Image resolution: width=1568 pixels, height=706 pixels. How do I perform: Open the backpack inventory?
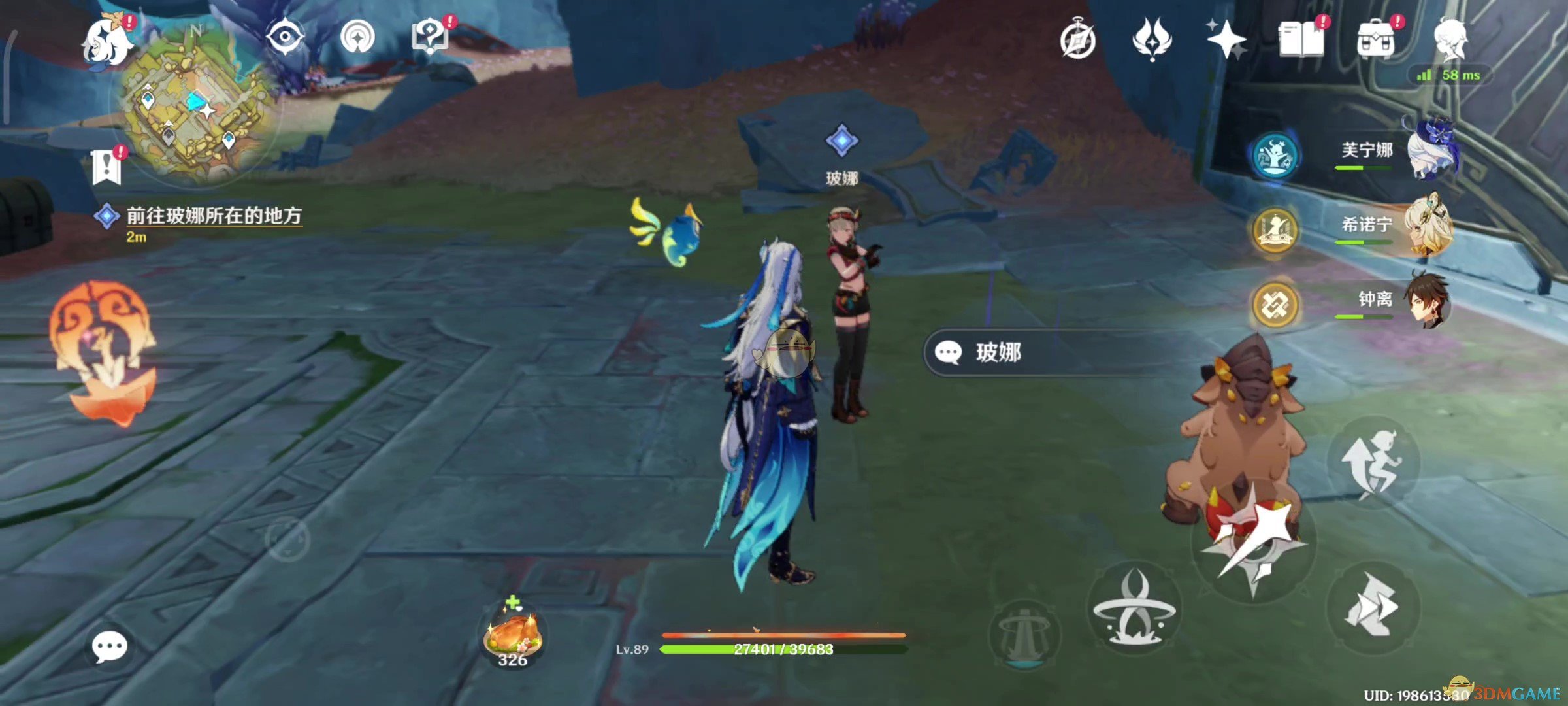click(x=1375, y=39)
